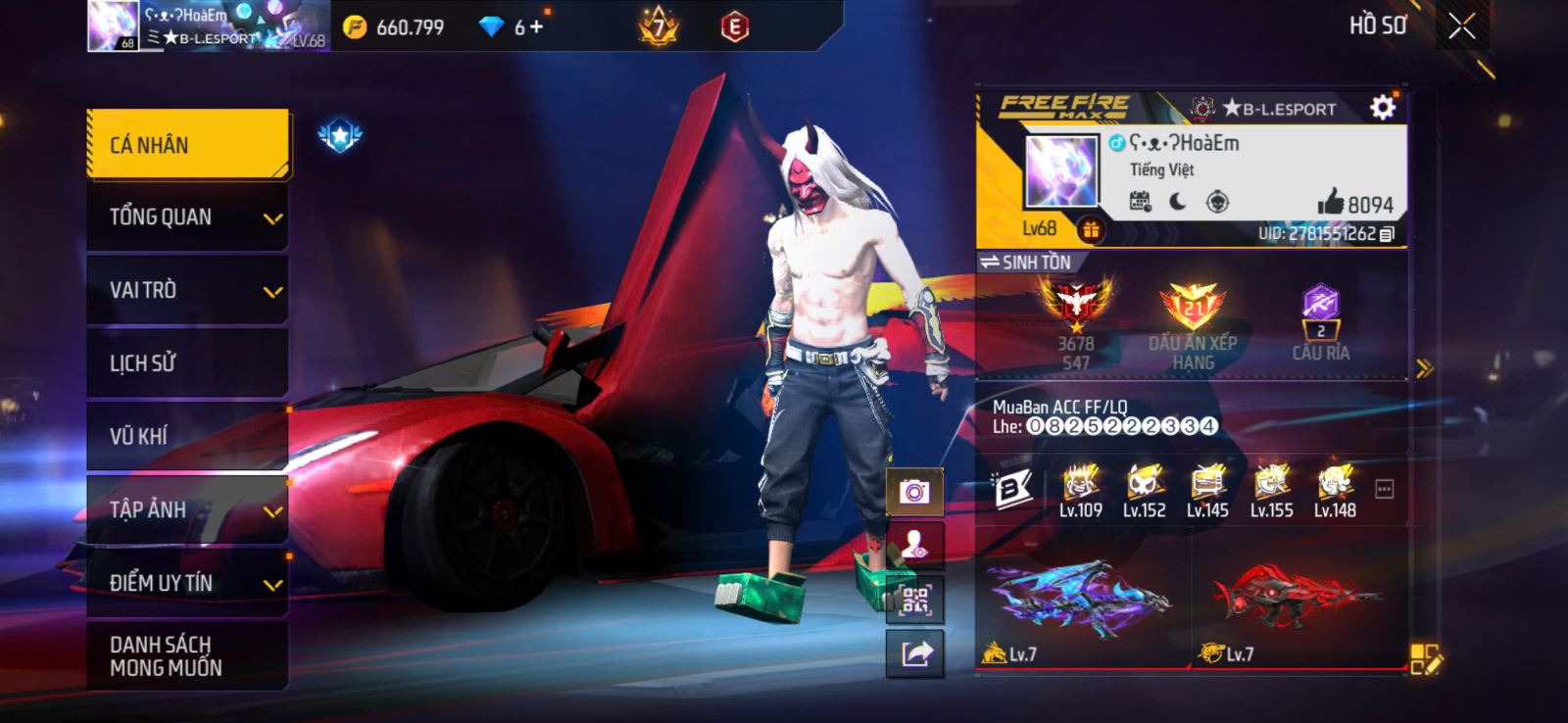The width and height of the screenshot is (1568, 723).
Task: Expand Điểm Uy Tín section
Action: (x=187, y=583)
